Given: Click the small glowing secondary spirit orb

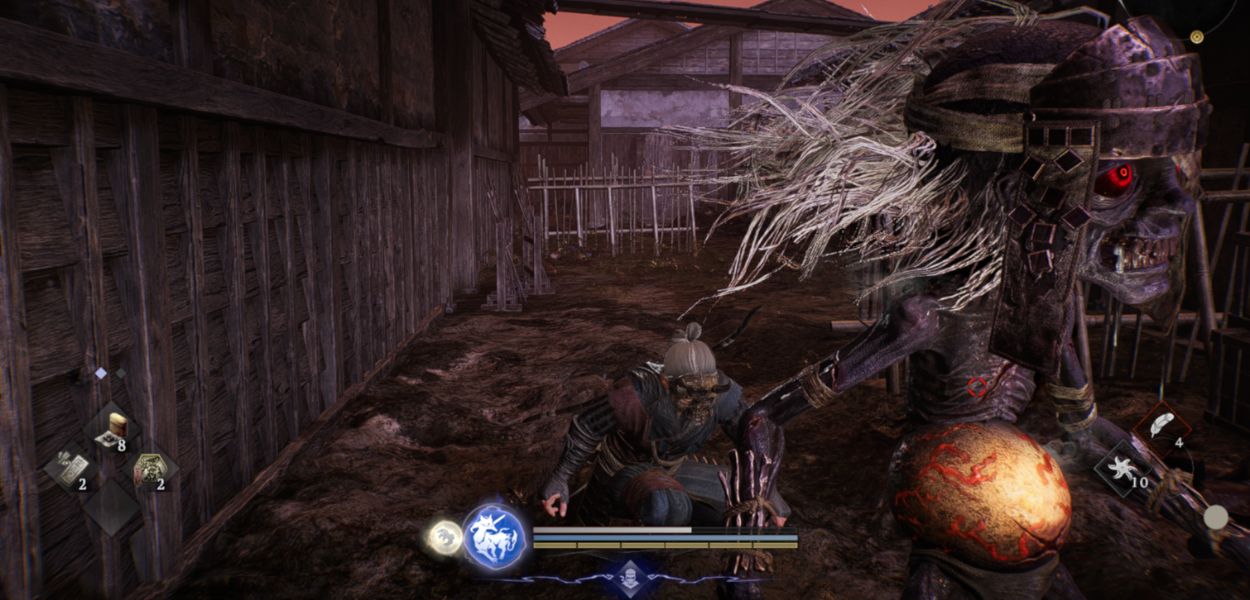Looking at the screenshot, I should (444, 537).
